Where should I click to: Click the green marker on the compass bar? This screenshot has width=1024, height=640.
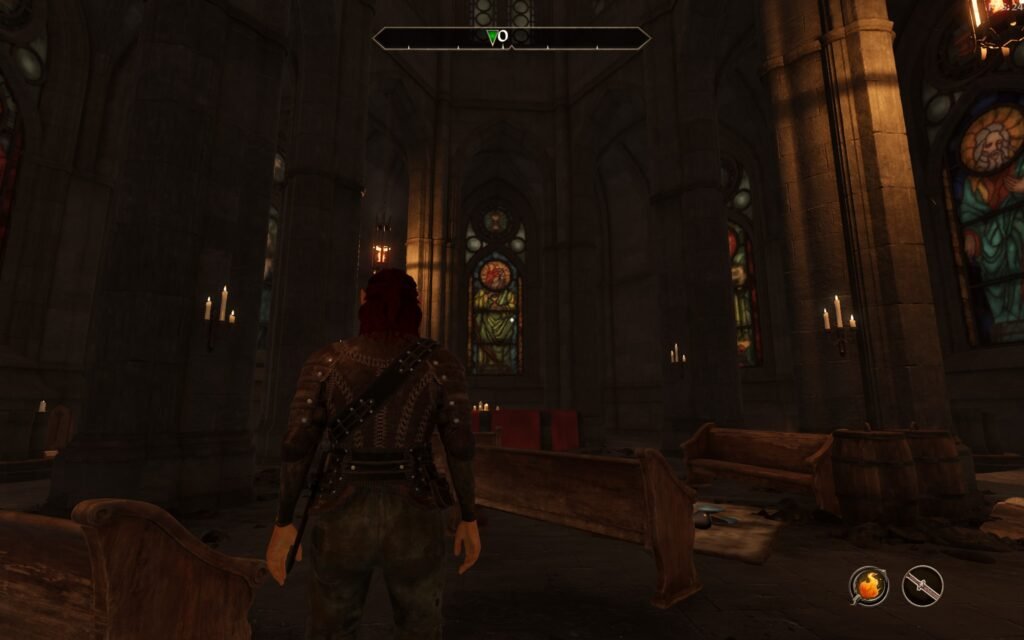pos(492,37)
